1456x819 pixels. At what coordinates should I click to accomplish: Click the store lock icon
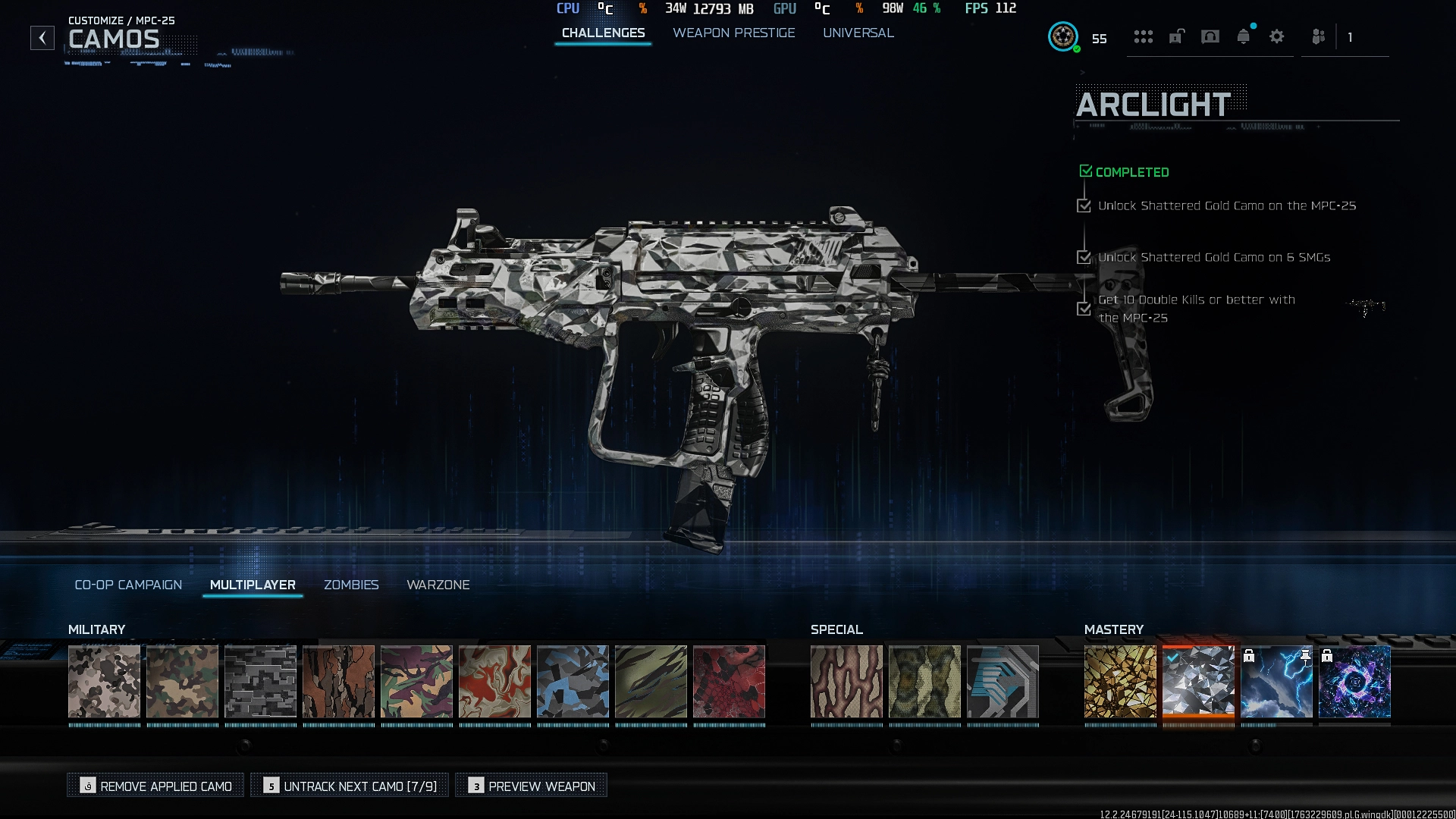coord(1177,36)
